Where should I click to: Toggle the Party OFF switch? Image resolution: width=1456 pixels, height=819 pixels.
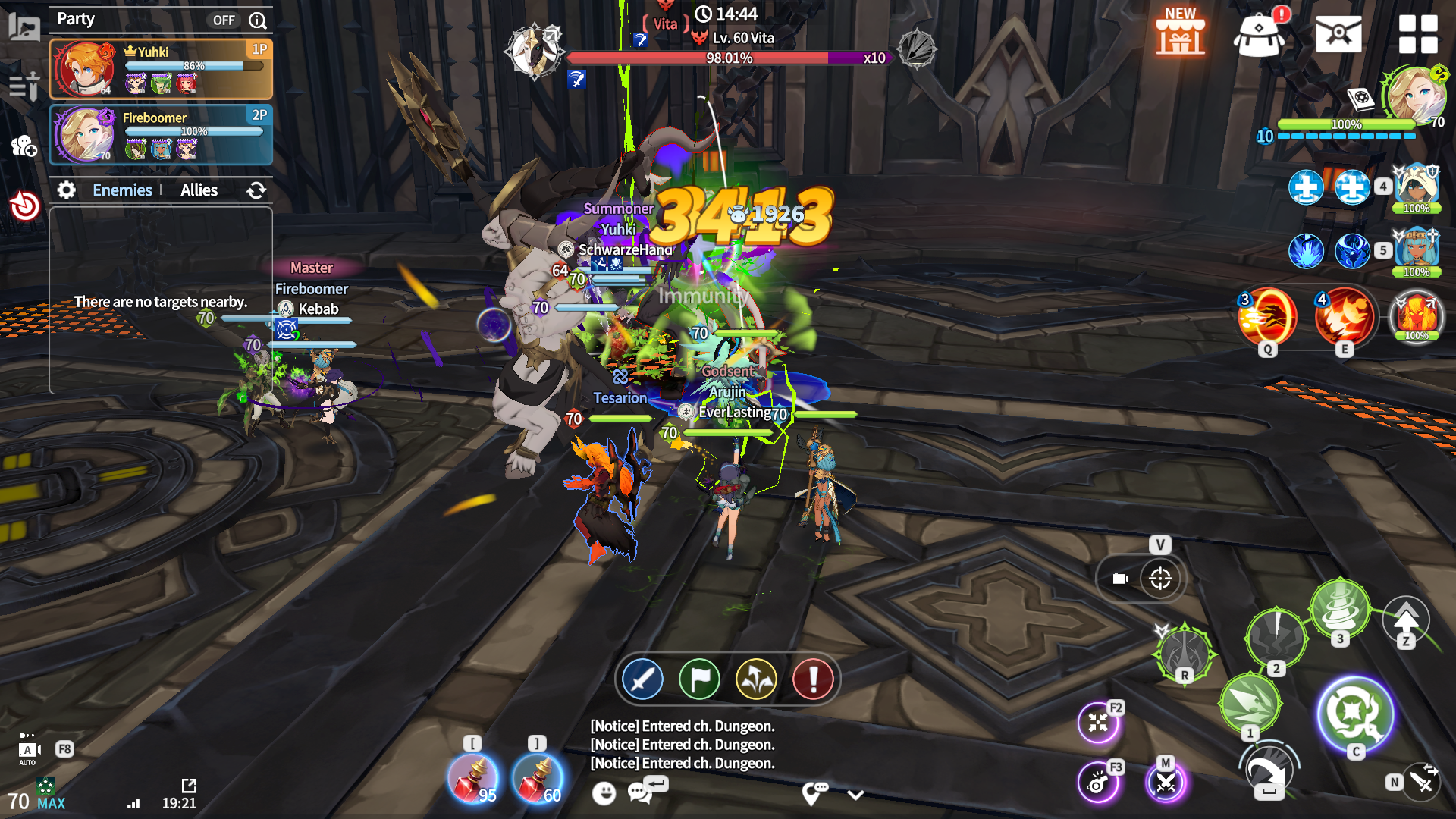(x=224, y=20)
